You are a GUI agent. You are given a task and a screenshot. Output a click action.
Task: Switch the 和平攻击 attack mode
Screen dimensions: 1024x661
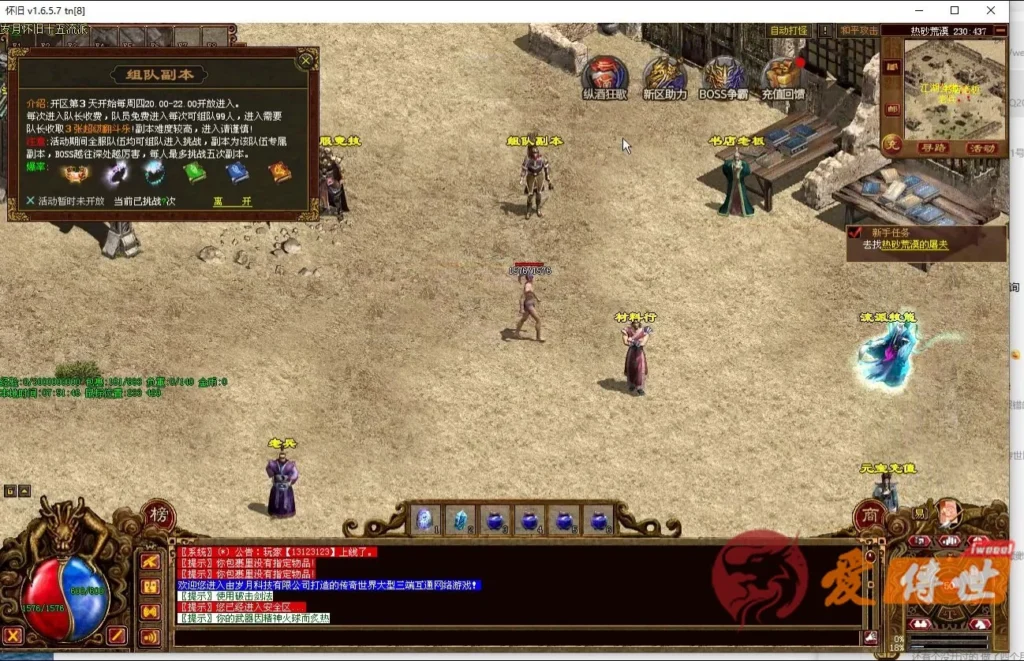click(x=858, y=31)
